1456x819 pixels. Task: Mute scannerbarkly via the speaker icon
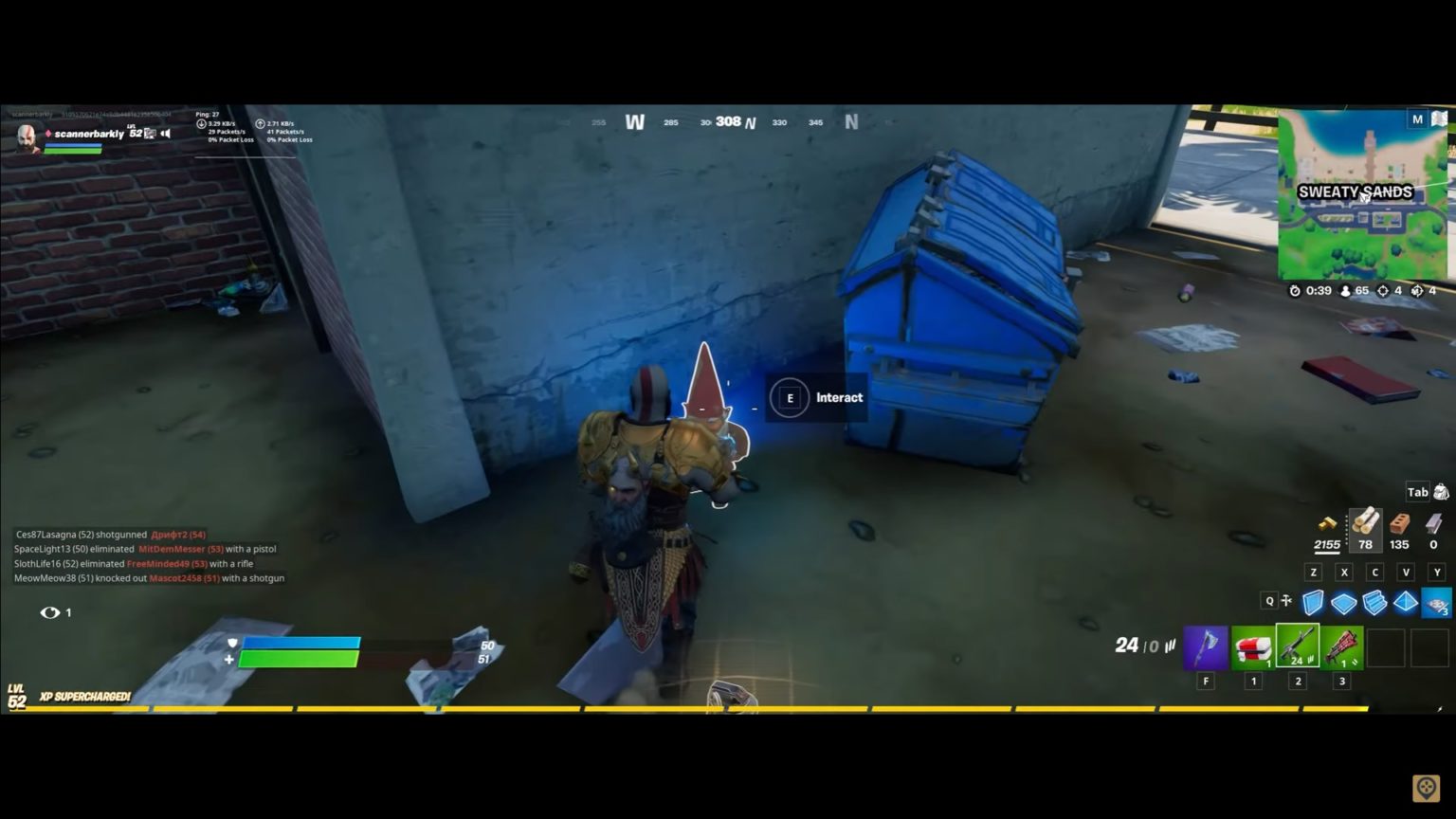(x=165, y=133)
